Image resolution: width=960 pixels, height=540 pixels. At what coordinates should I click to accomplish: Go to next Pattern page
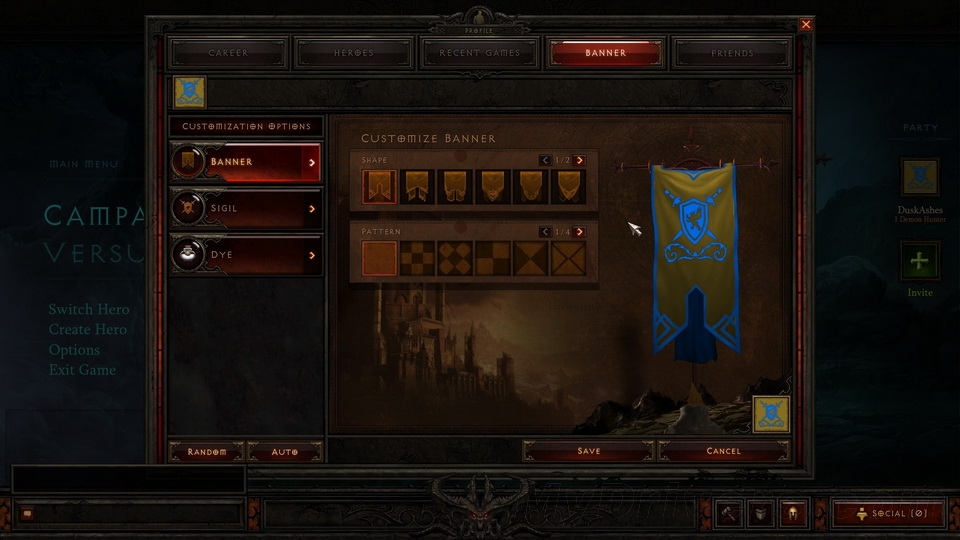tap(580, 232)
